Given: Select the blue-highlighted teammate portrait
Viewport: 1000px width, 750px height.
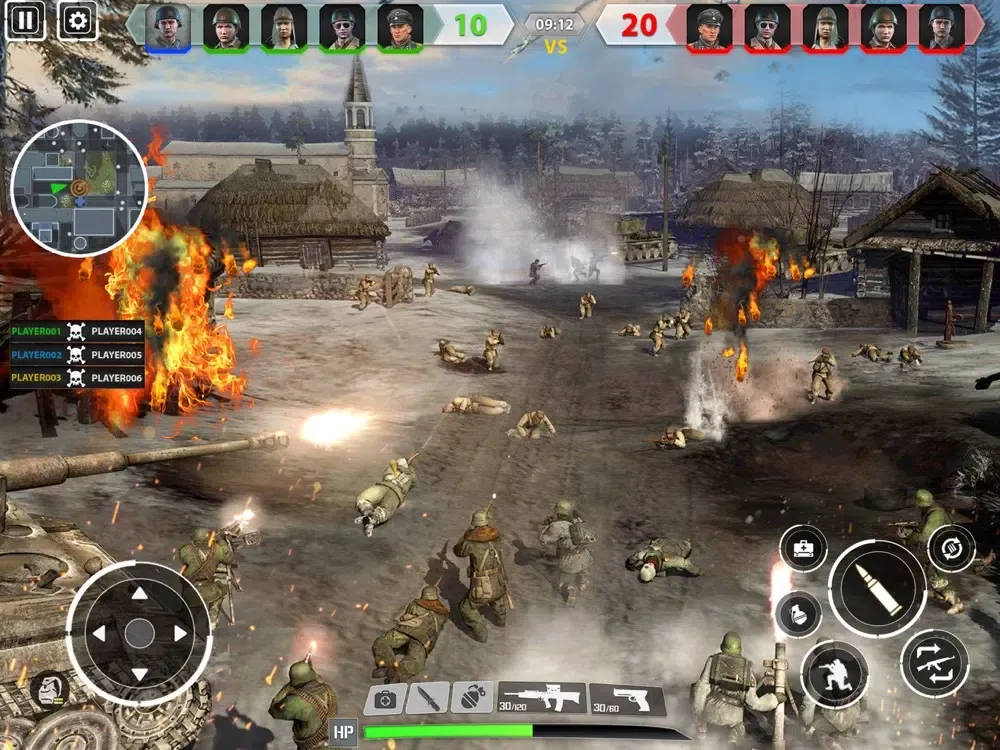Looking at the screenshot, I should pyautogui.click(x=167, y=26).
